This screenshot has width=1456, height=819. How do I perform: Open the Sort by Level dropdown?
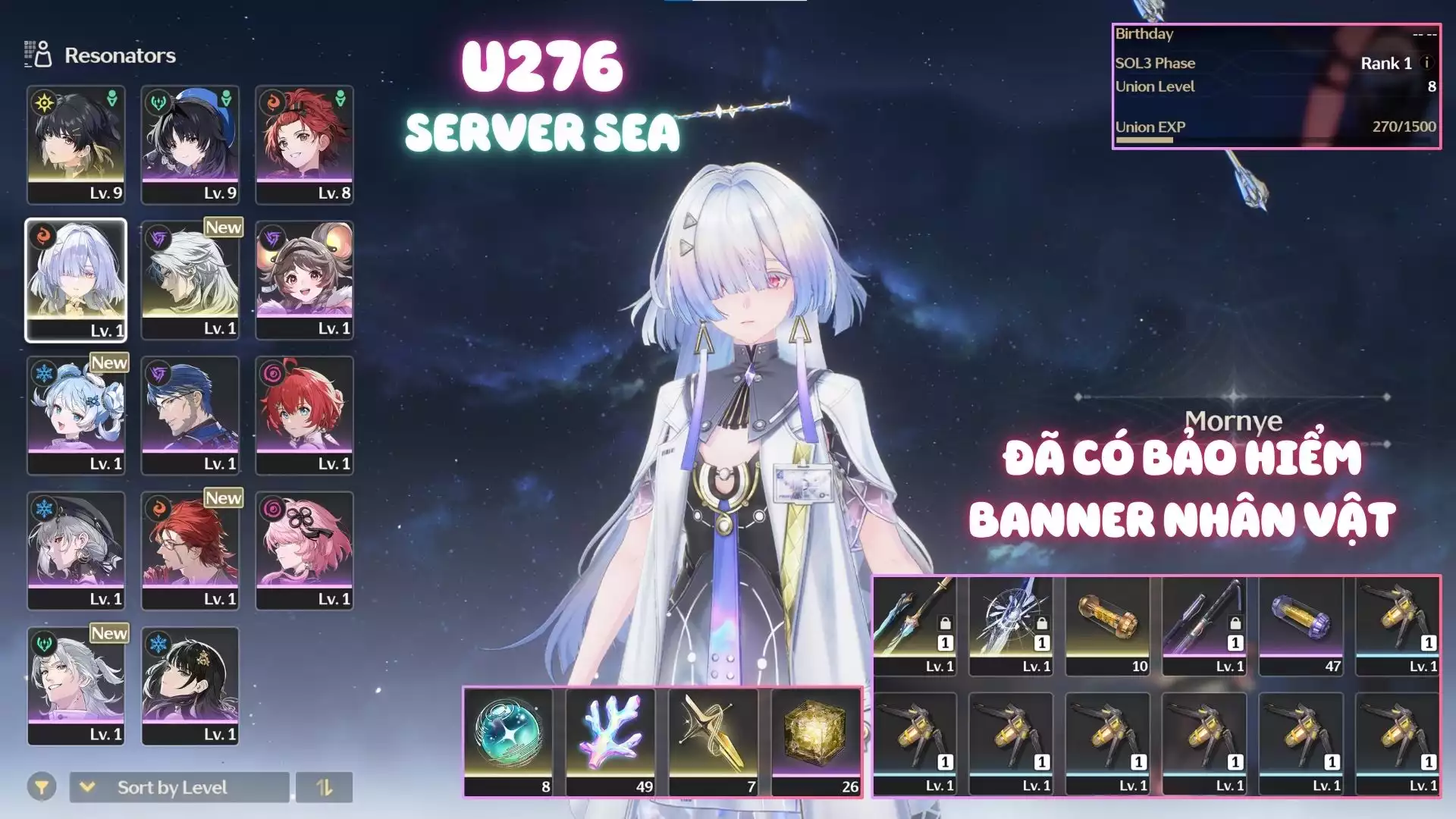click(x=179, y=787)
